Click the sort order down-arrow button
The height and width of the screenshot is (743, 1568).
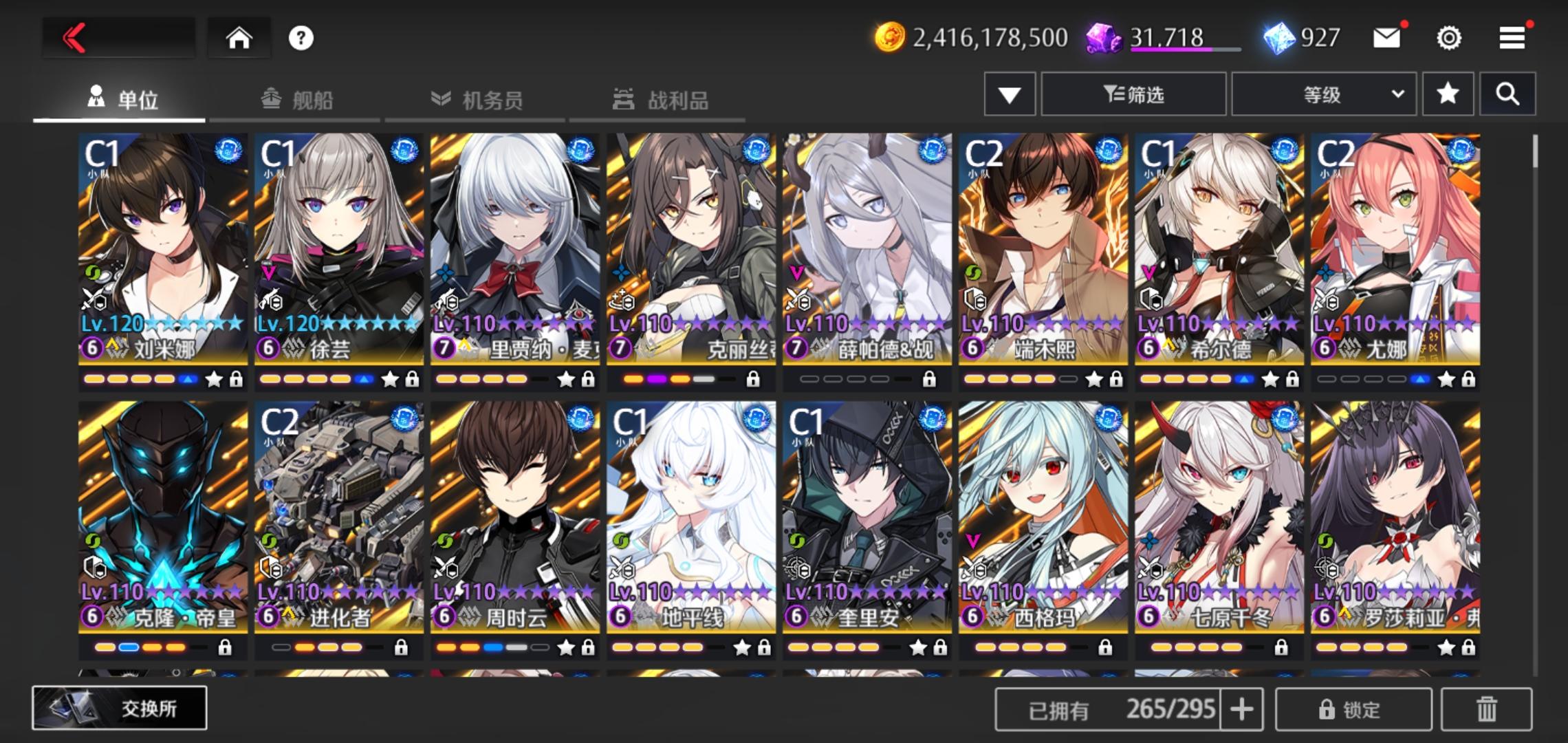tap(1008, 94)
